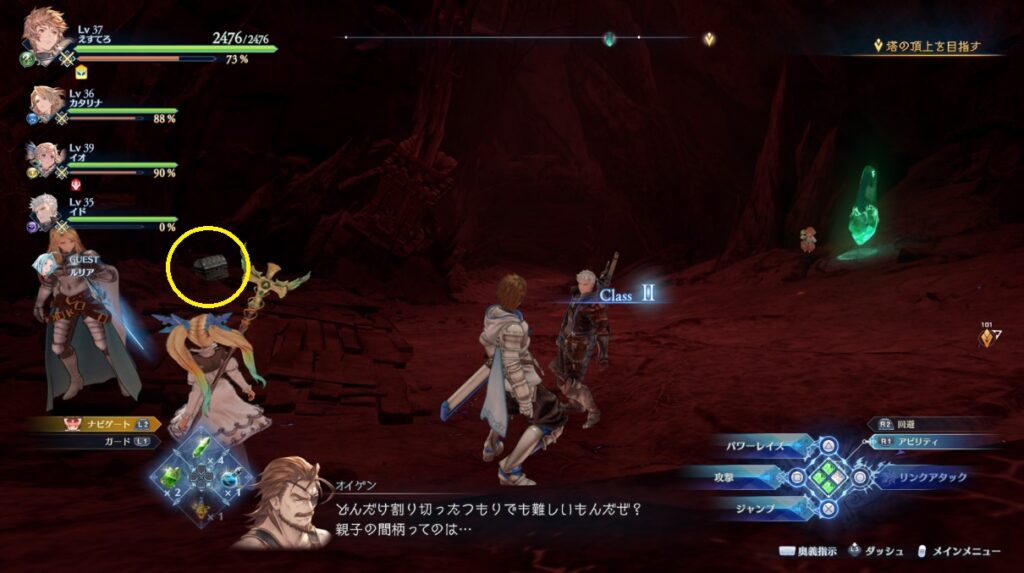
Task: Use the green potion item with 2 left
Action: [x=170, y=478]
